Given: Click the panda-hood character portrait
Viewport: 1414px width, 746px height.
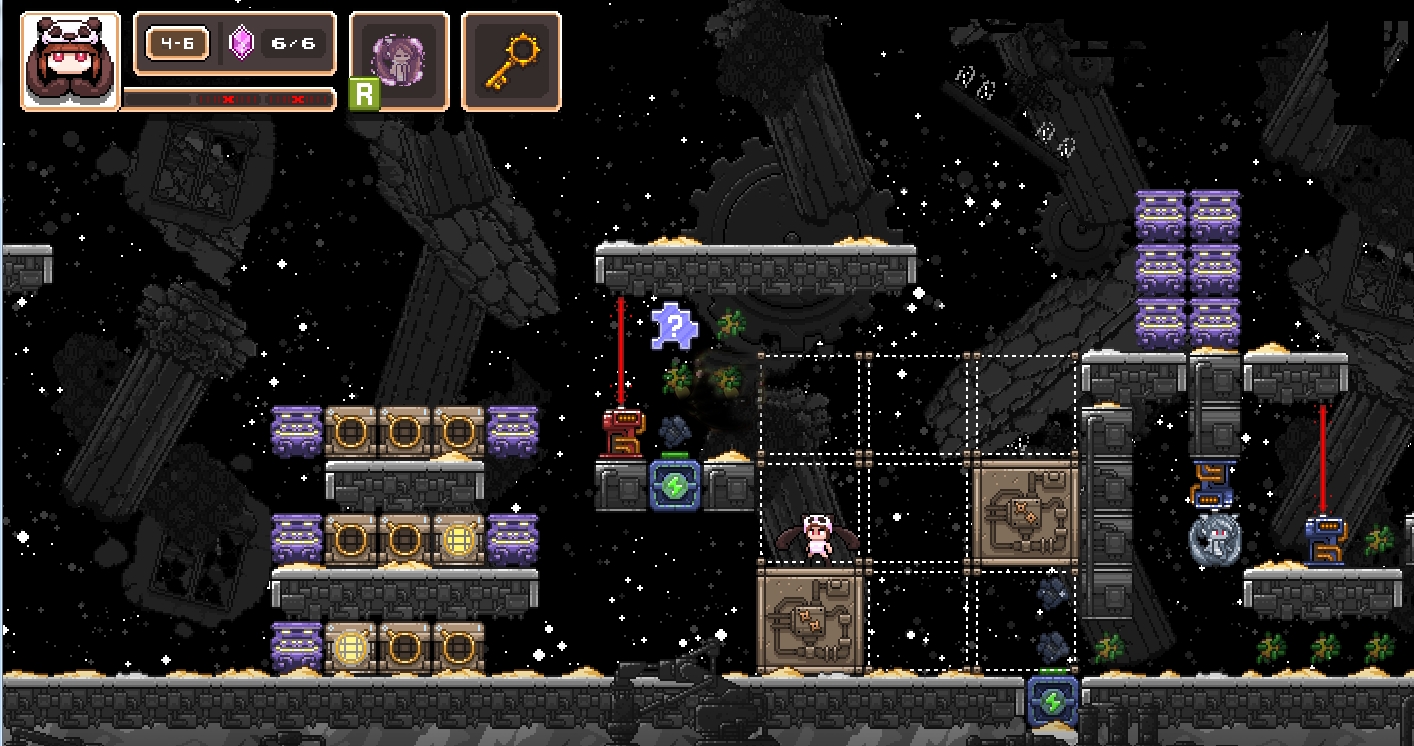Looking at the screenshot, I should [x=70, y=61].
